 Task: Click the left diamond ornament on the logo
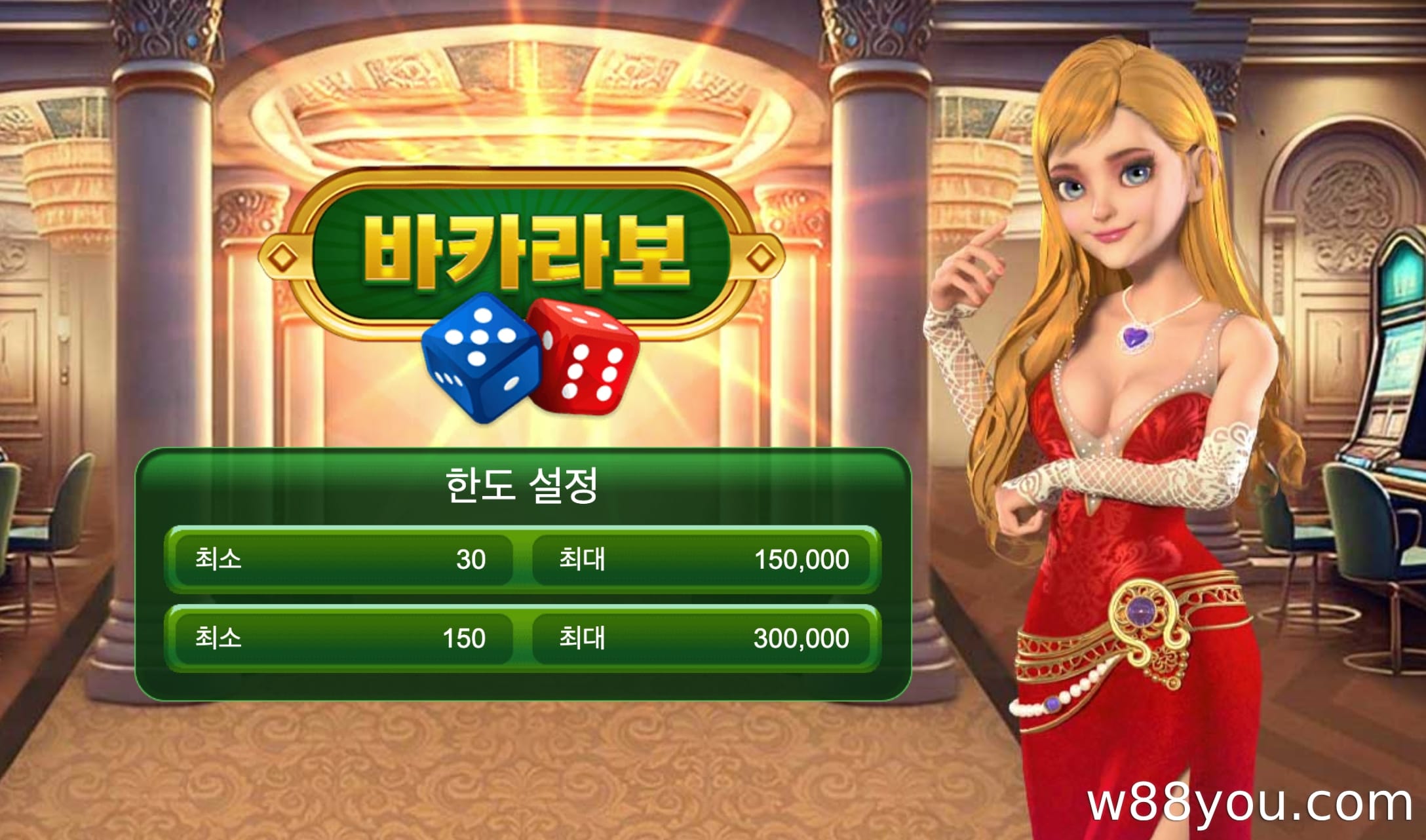tap(283, 258)
